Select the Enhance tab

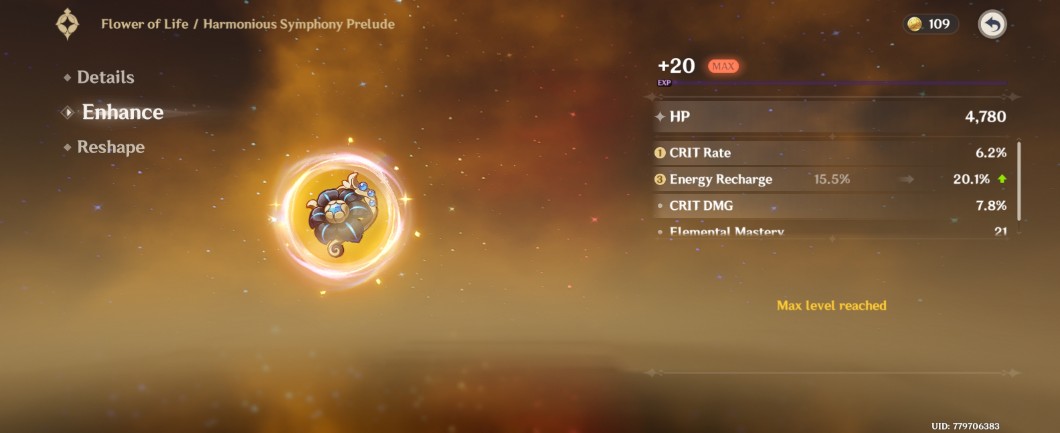point(122,112)
